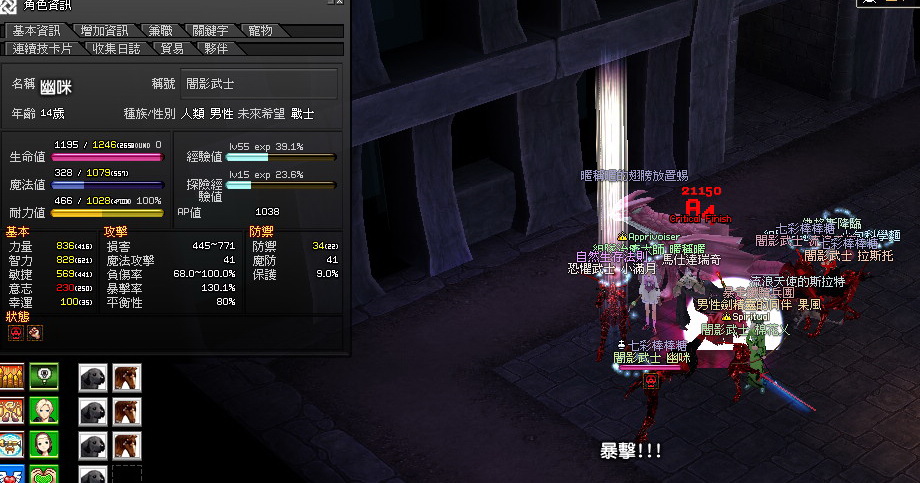Select the blonde character portrait icon
Viewport: 920px width, 483px height.
(43, 411)
